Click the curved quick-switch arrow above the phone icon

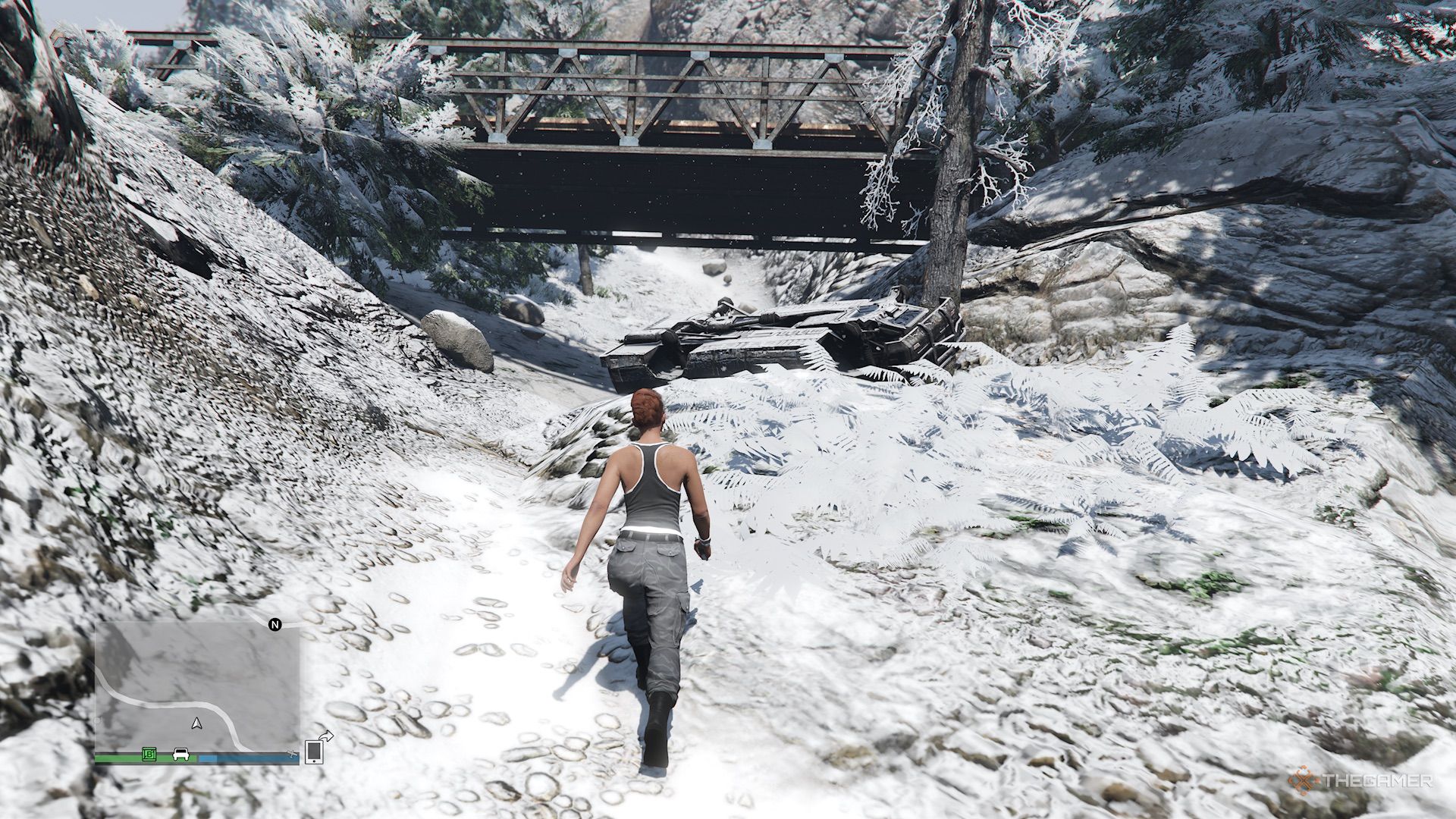pos(325,735)
